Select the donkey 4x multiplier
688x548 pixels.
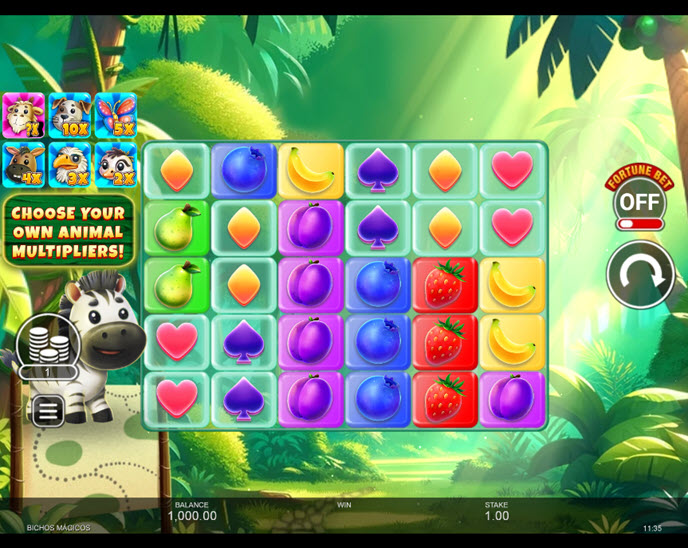point(22,164)
